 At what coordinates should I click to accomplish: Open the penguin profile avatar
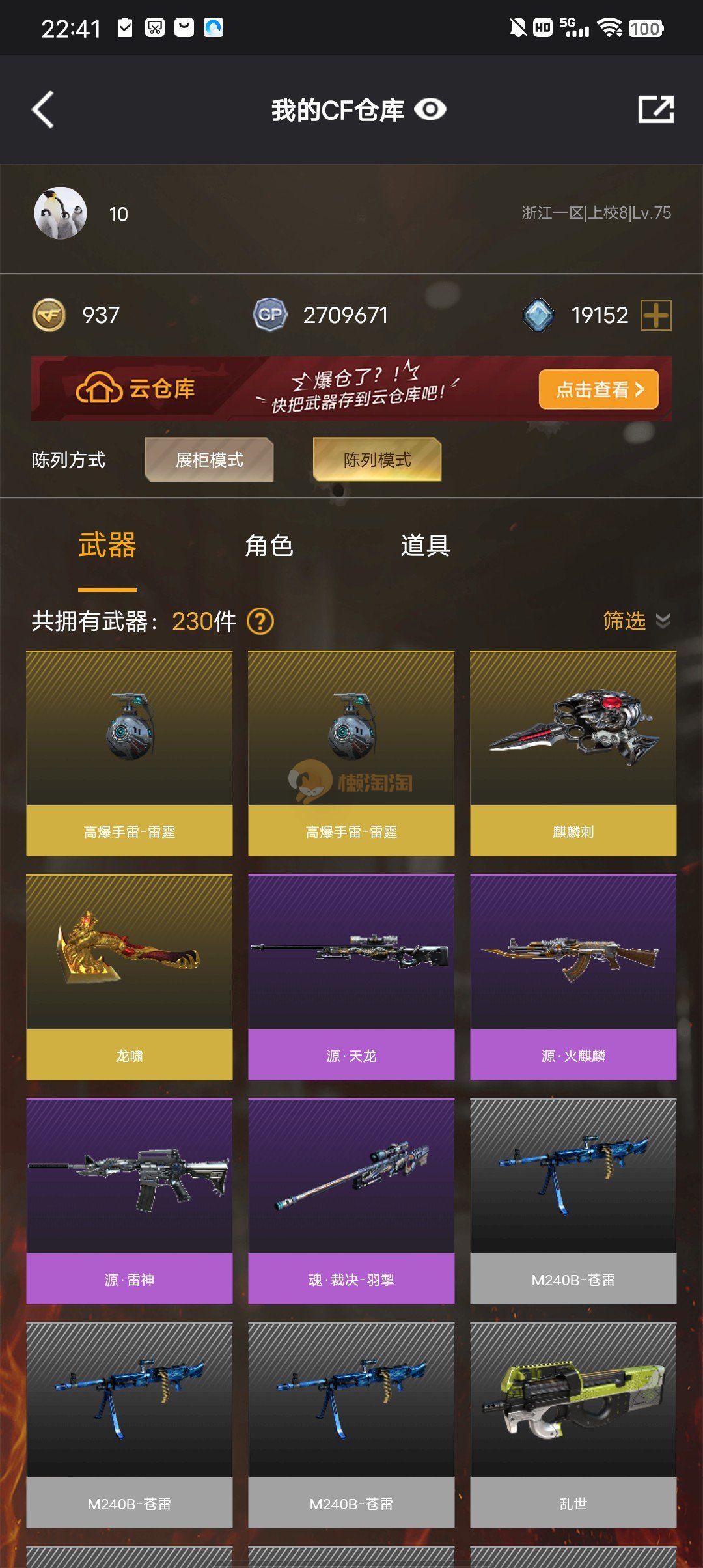coord(60,214)
